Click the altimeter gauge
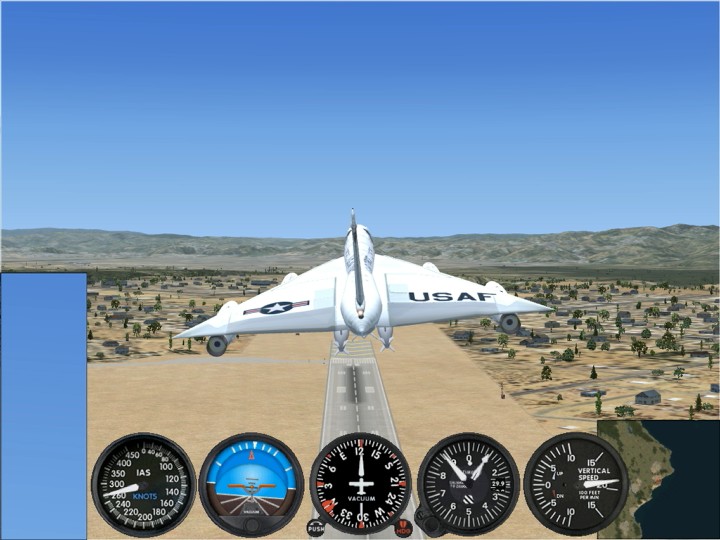Viewport: 720px width, 540px height. pyautogui.click(x=468, y=484)
